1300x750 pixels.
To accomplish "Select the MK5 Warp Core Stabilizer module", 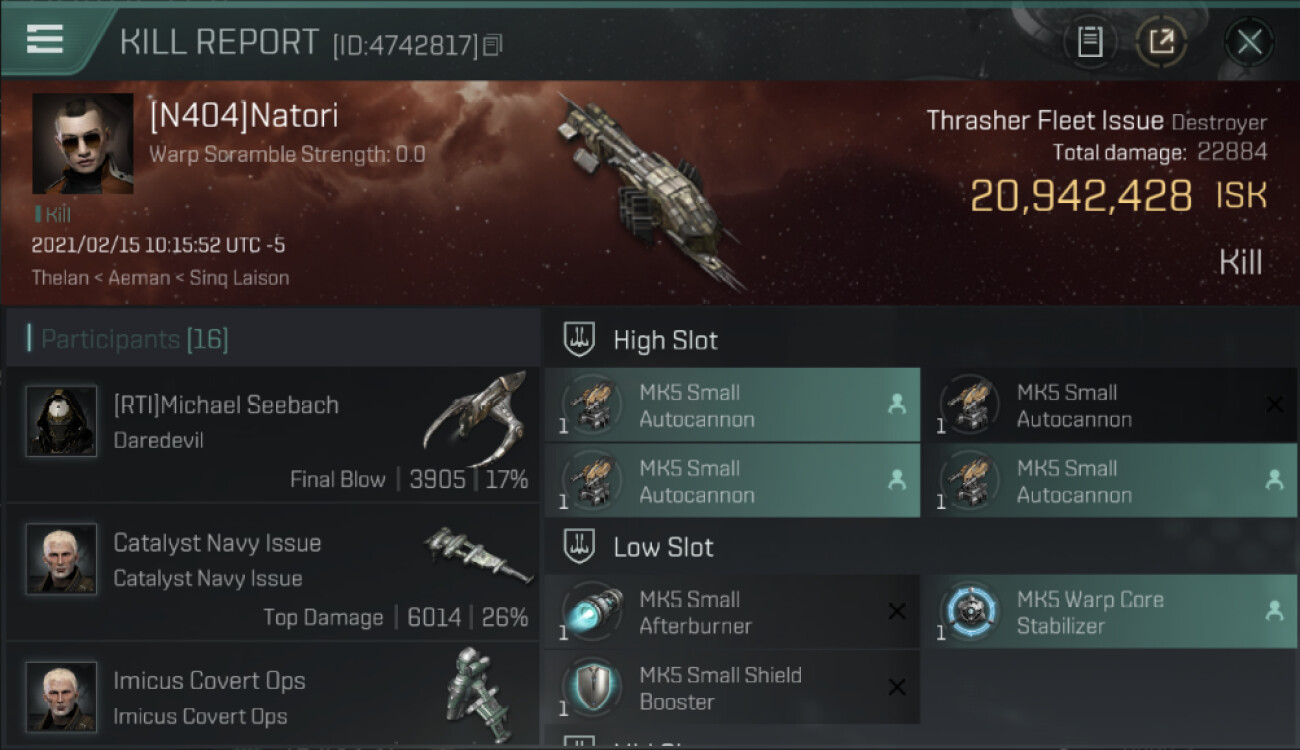I will click(x=1108, y=612).
